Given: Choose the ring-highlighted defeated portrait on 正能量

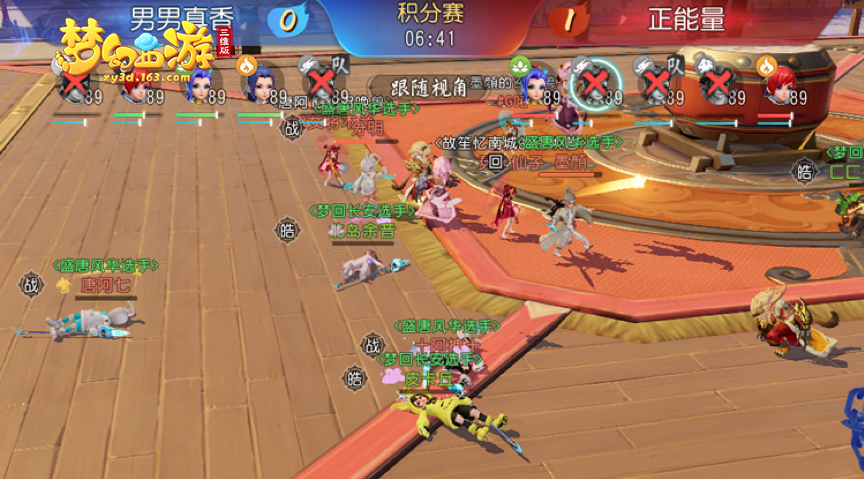Looking at the screenshot, I should 594,83.
